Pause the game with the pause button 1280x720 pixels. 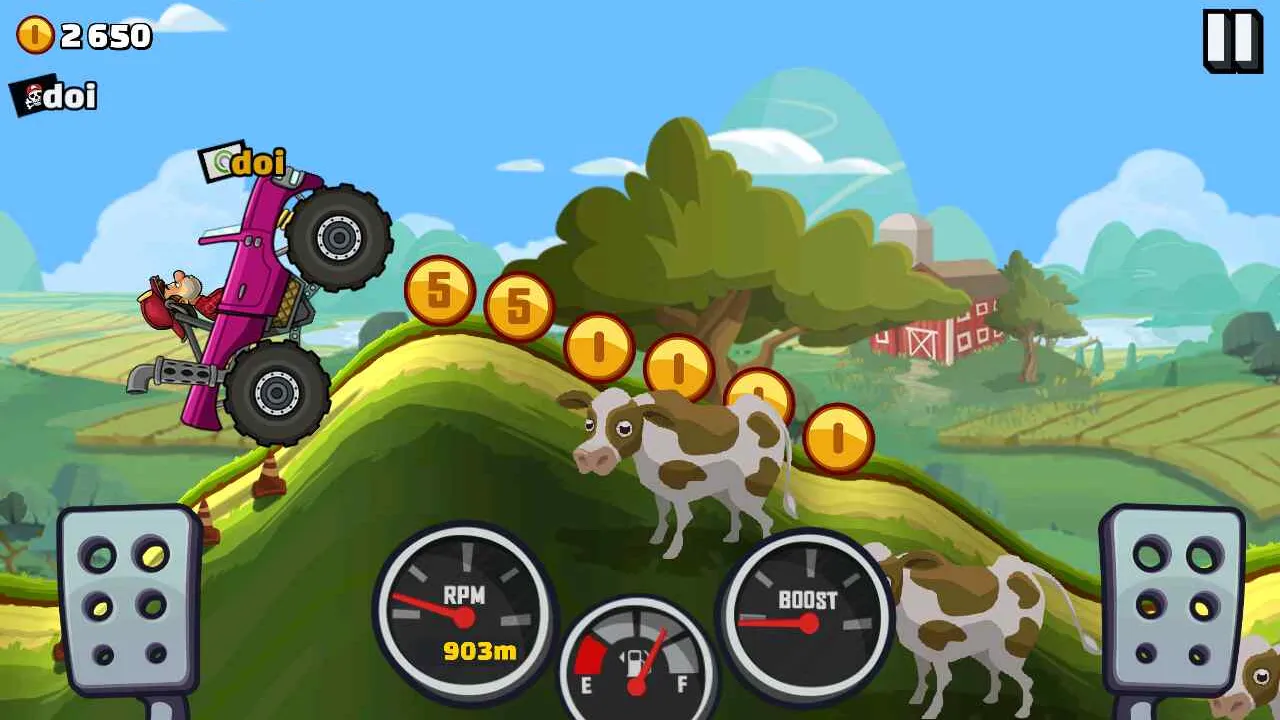click(1232, 41)
